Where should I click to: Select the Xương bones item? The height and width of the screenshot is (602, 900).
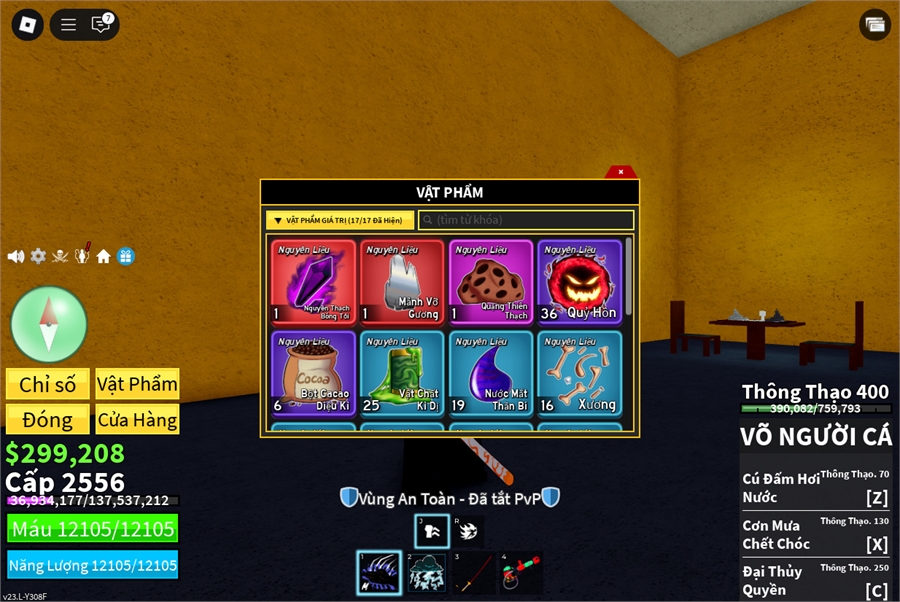click(579, 373)
